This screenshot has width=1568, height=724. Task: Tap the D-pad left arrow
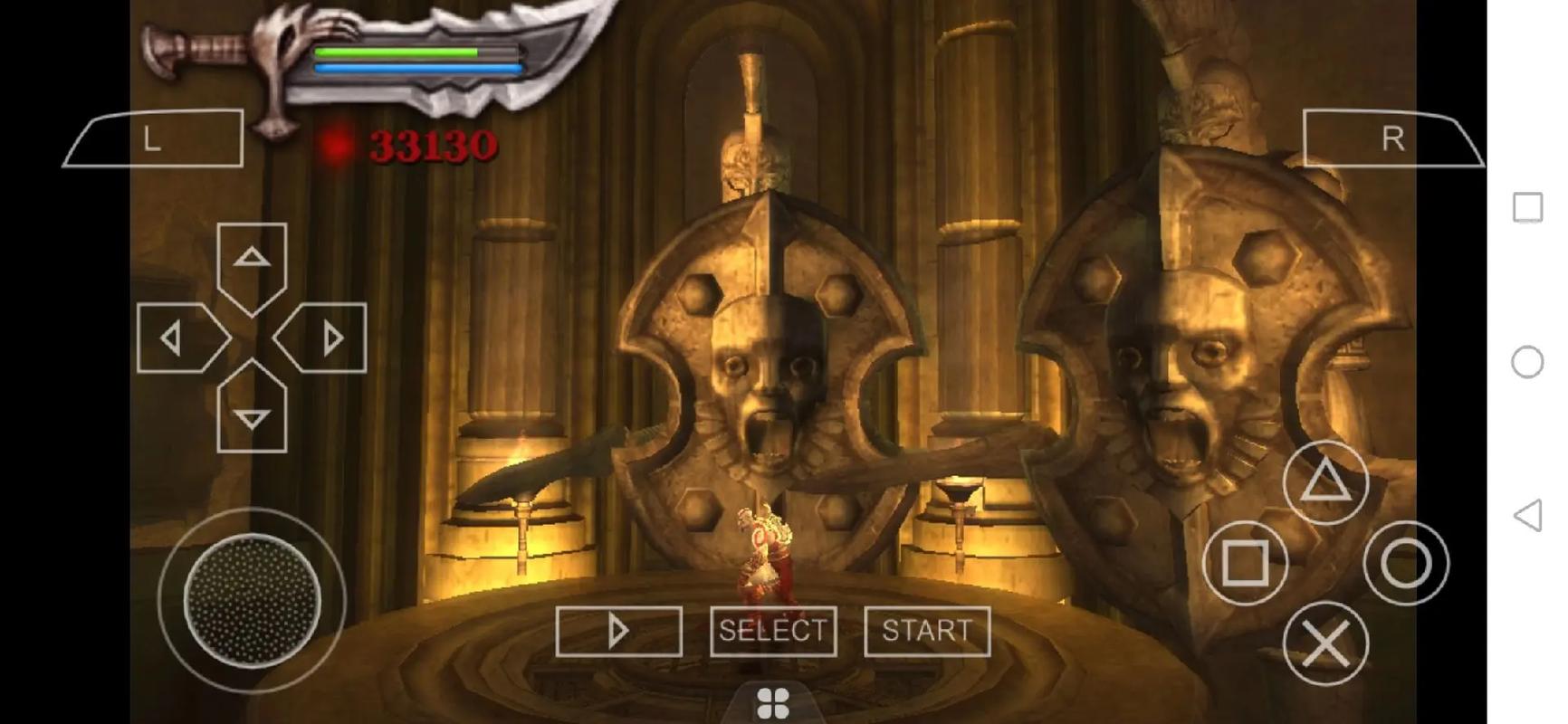pos(175,338)
